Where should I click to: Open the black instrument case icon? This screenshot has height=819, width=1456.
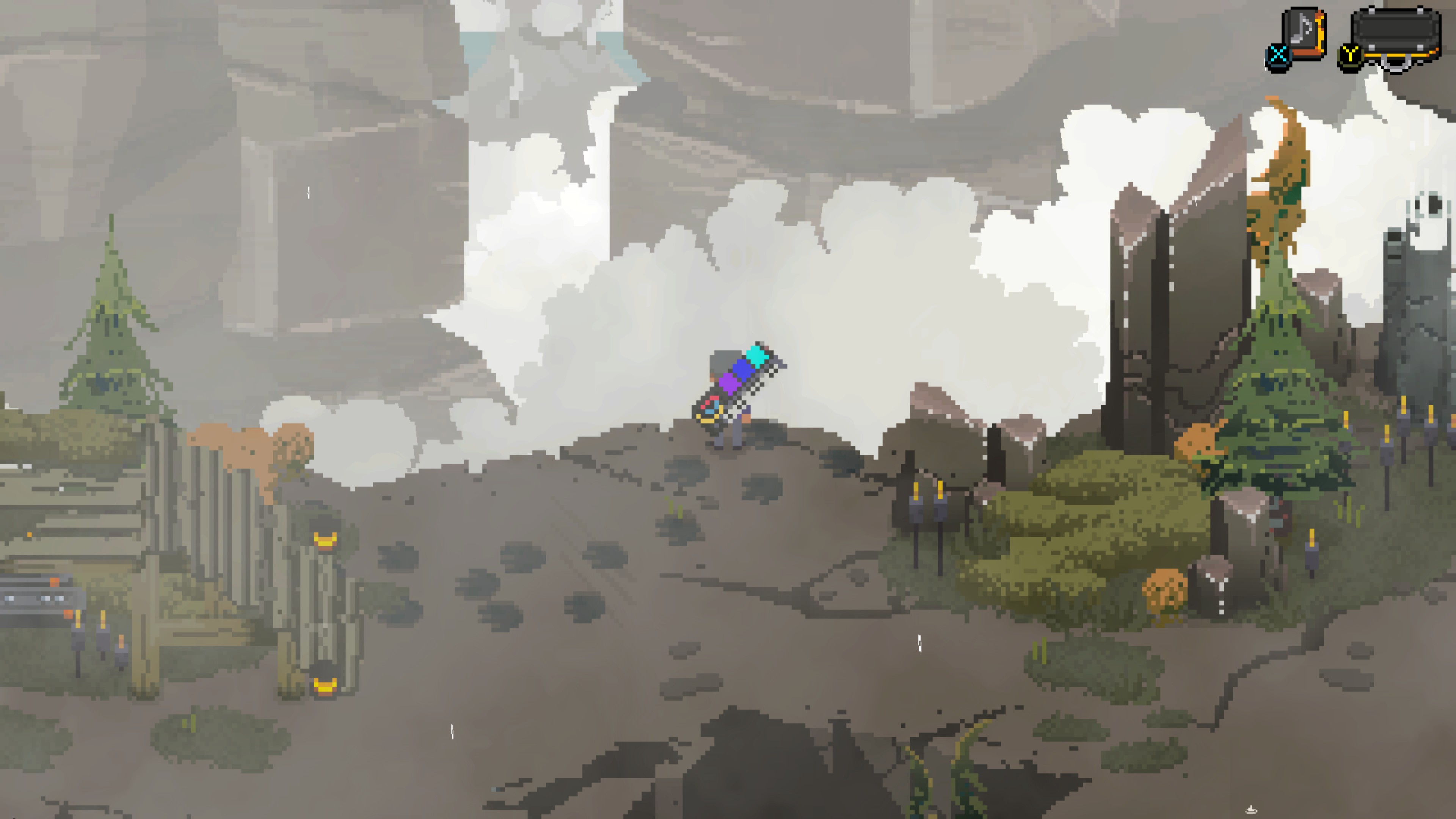click(1395, 35)
